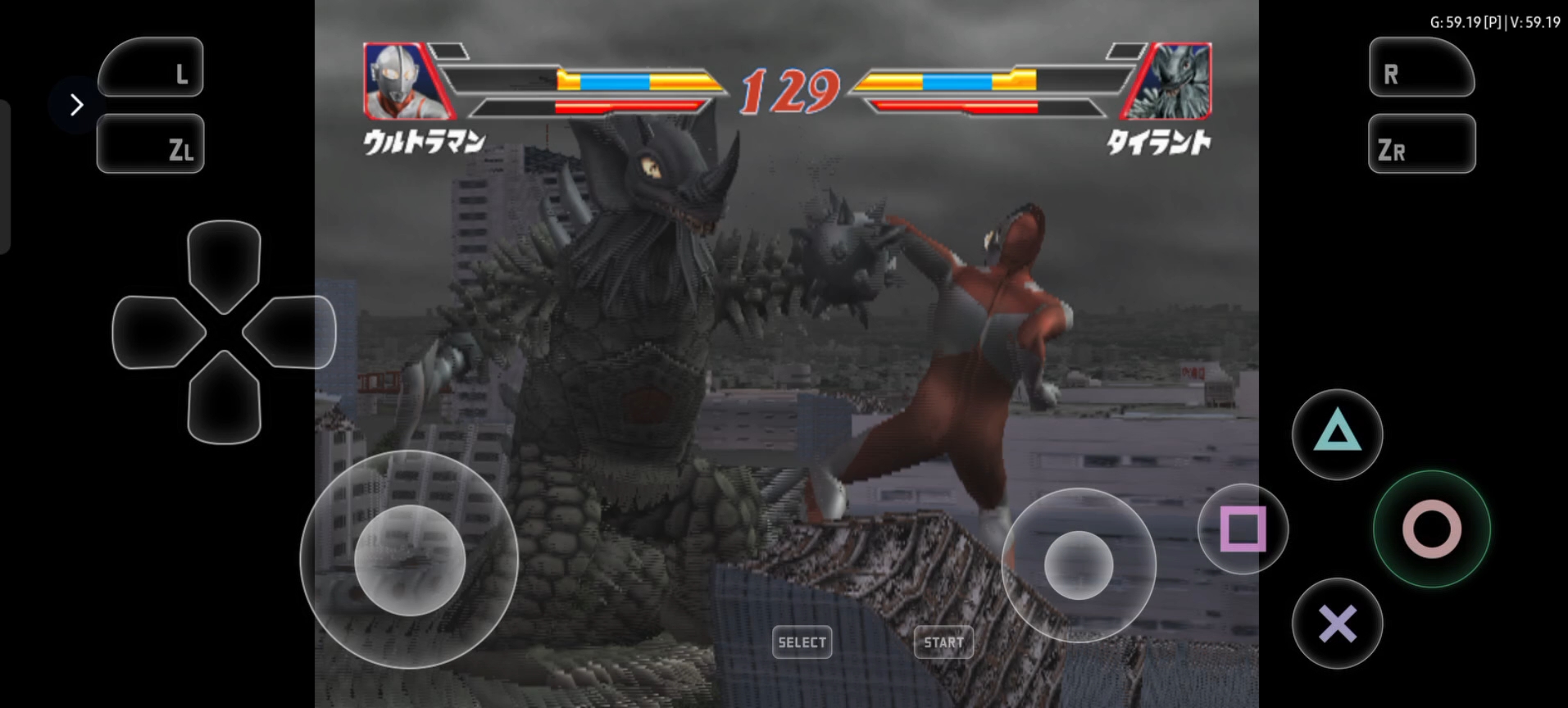Tap the cross face button
The image size is (1568, 708).
tap(1337, 624)
